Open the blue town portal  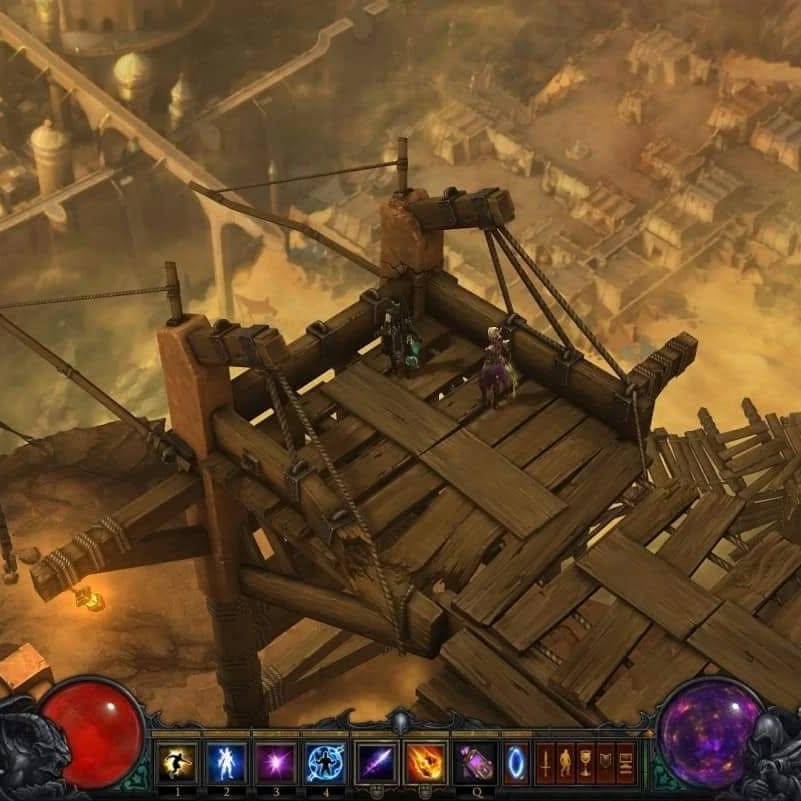pyautogui.click(x=516, y=764)
